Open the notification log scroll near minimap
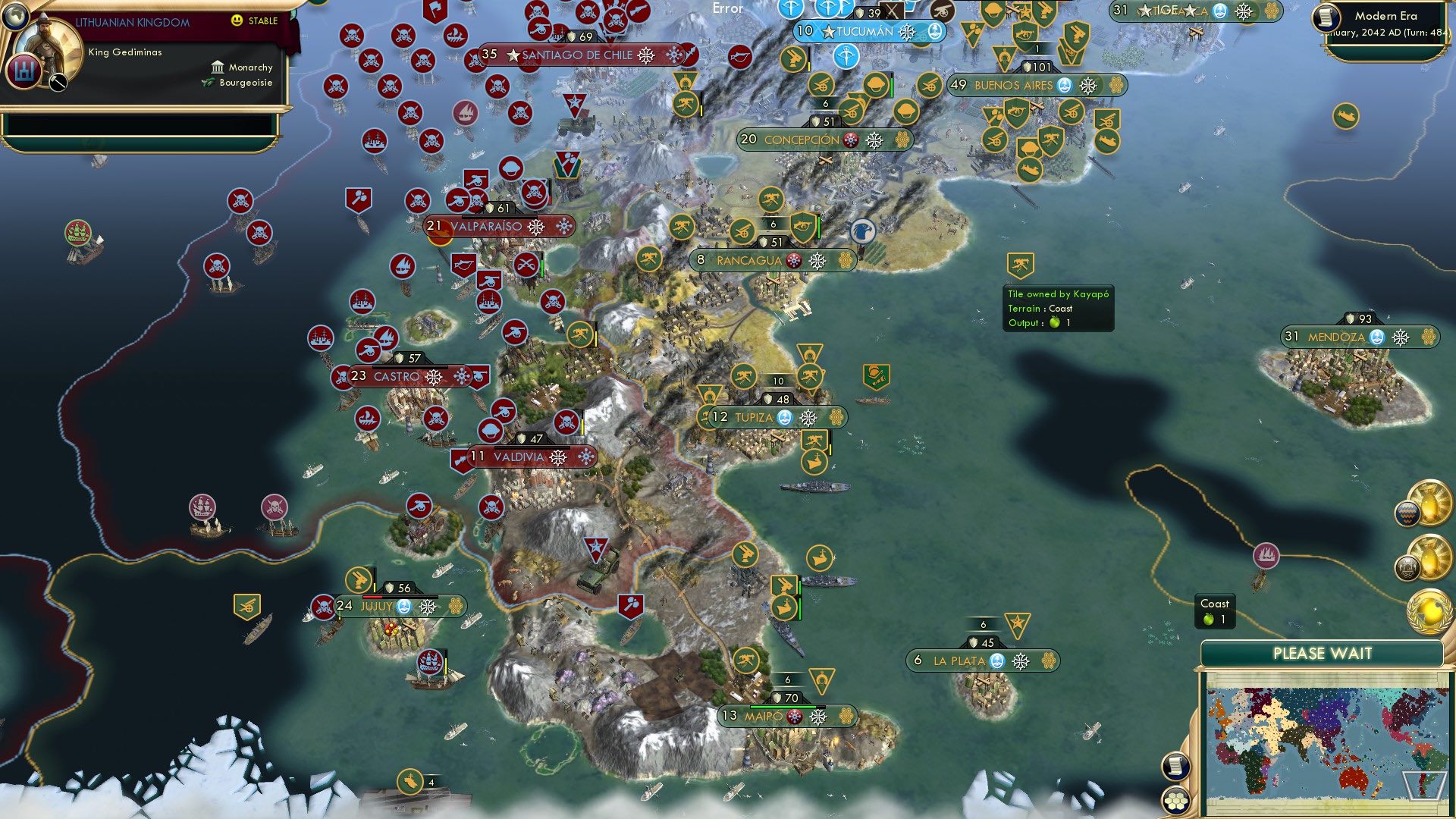Viewport: 1456px width, 819px height. [1175, 767]
